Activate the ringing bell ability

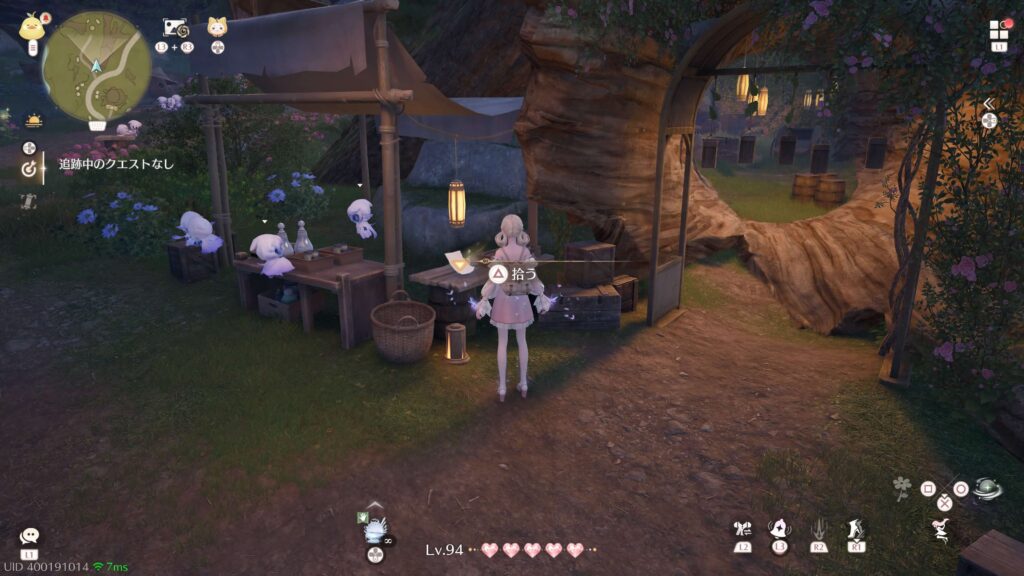[780, 529]
